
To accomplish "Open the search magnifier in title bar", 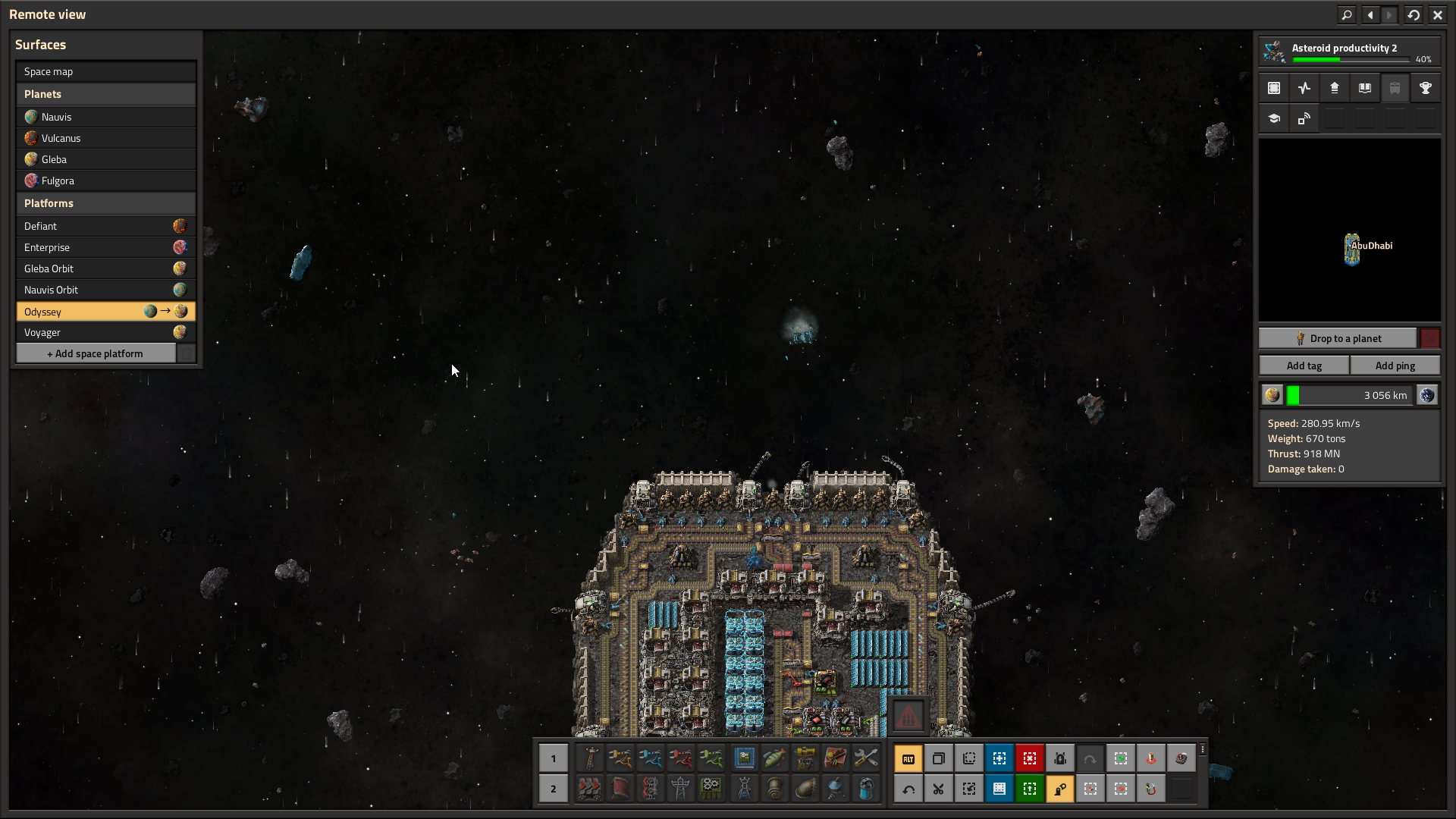I will click(1346, 14).
